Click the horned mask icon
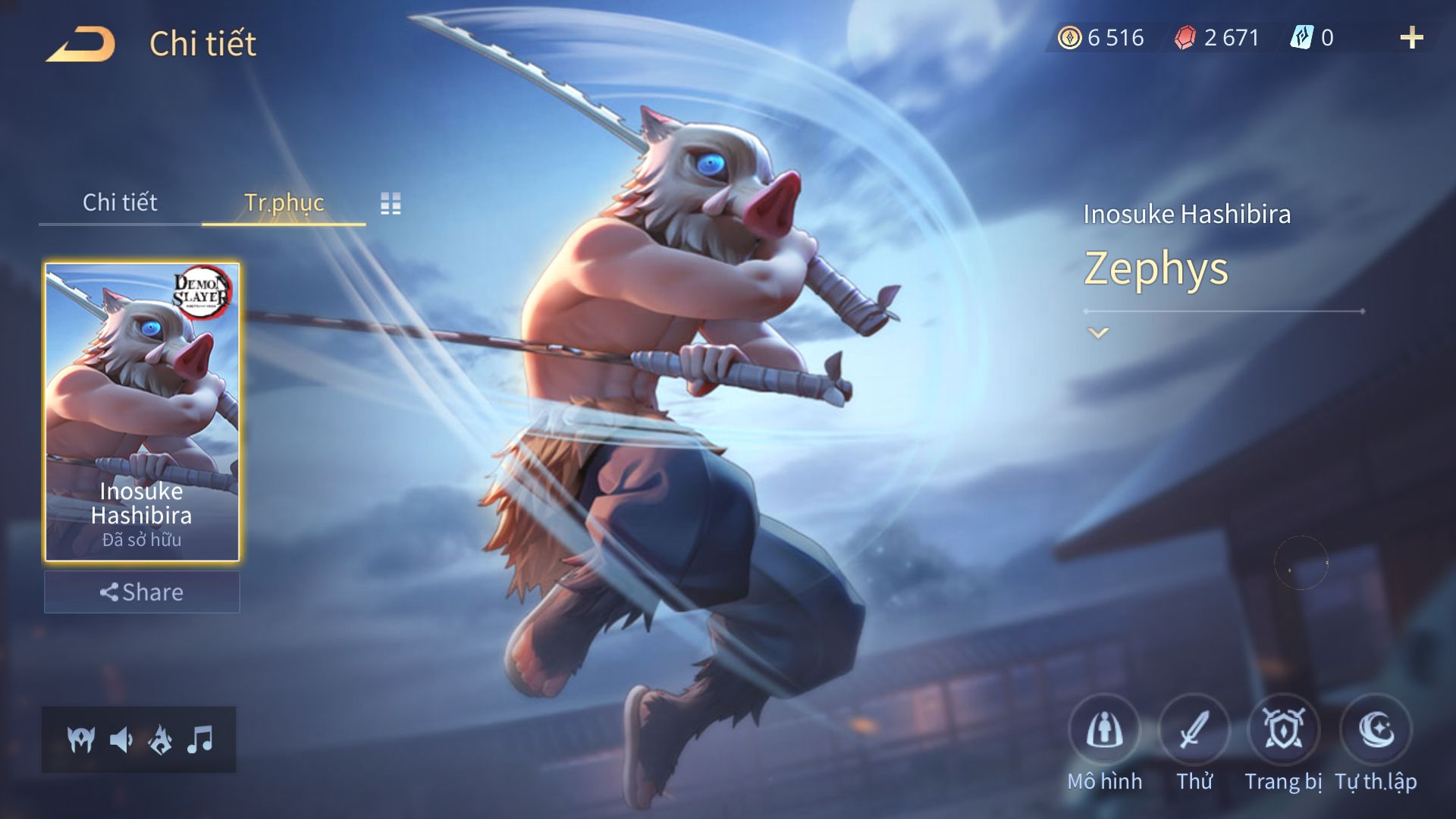Screen dimensions: 1456x819 tap(81, 739)
